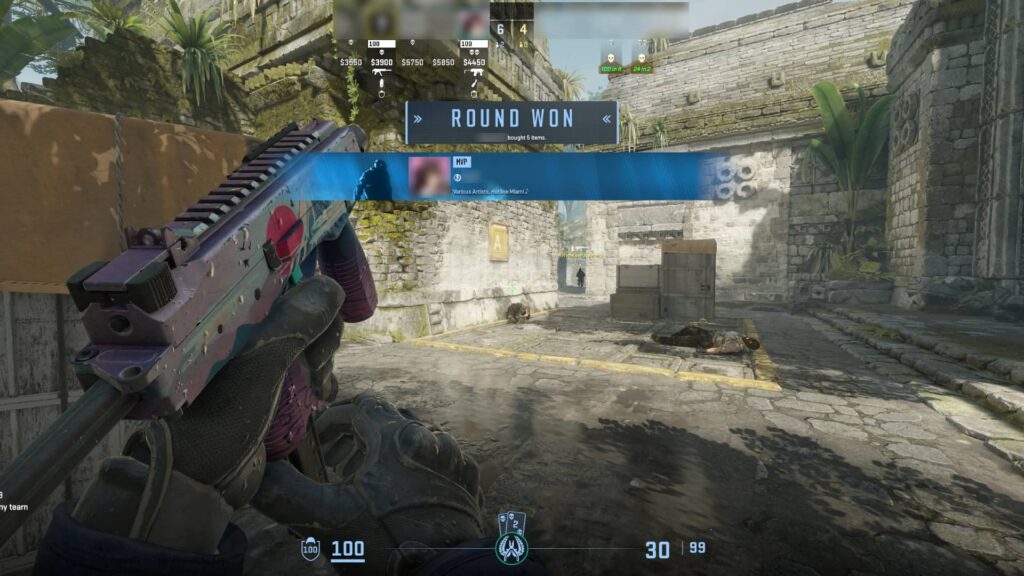Select the ROUND WON banner
Screen dimensions: 1024x576
[512, 119]
